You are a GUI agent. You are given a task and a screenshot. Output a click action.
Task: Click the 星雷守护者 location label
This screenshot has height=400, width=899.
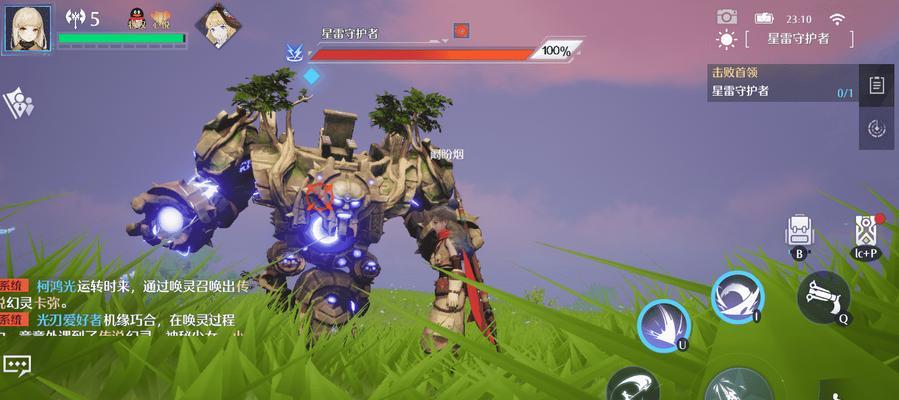pos(798,39)
